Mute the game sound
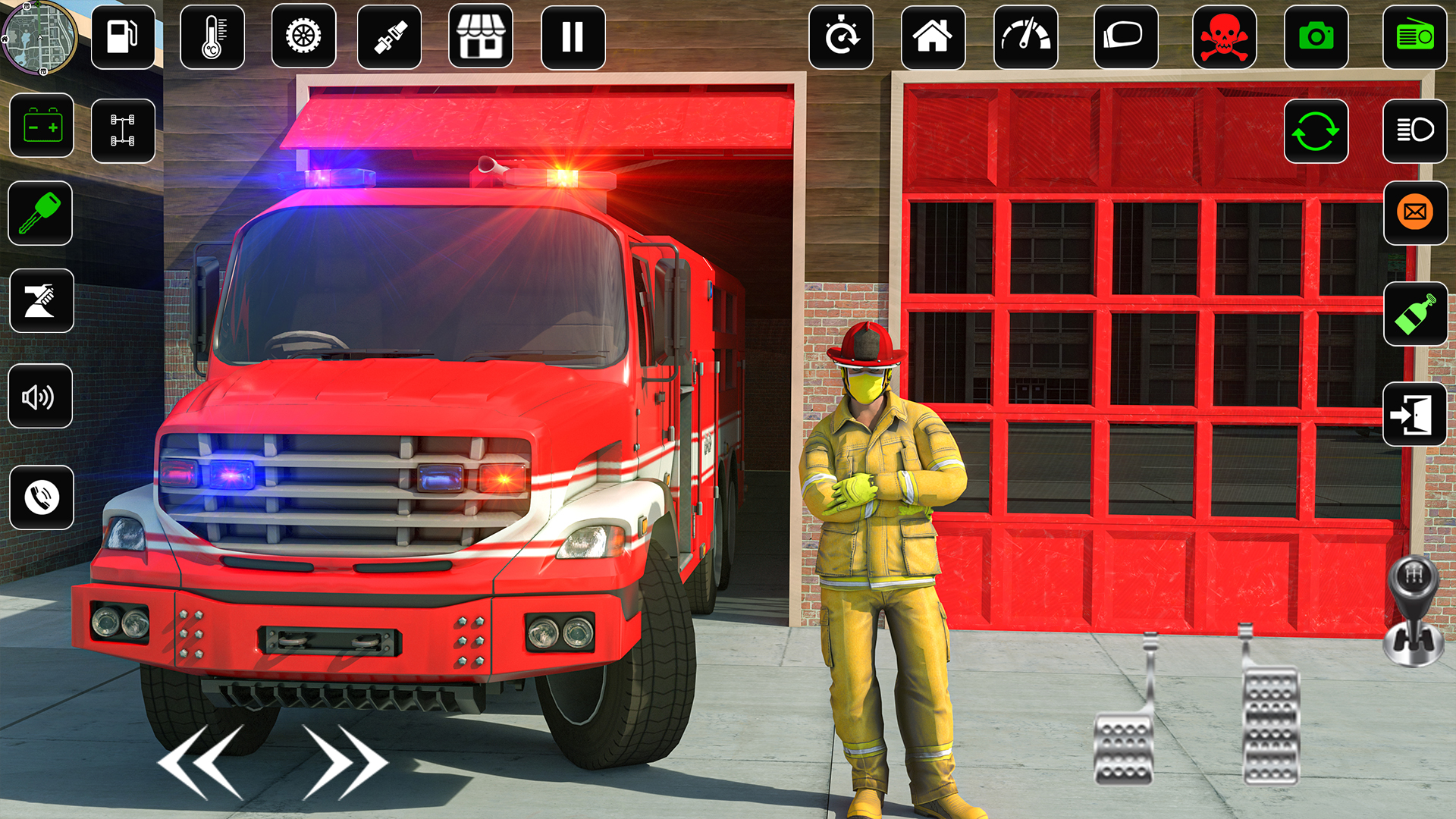Viewport: 1456px width, 819px height. (x=40, y=397)
